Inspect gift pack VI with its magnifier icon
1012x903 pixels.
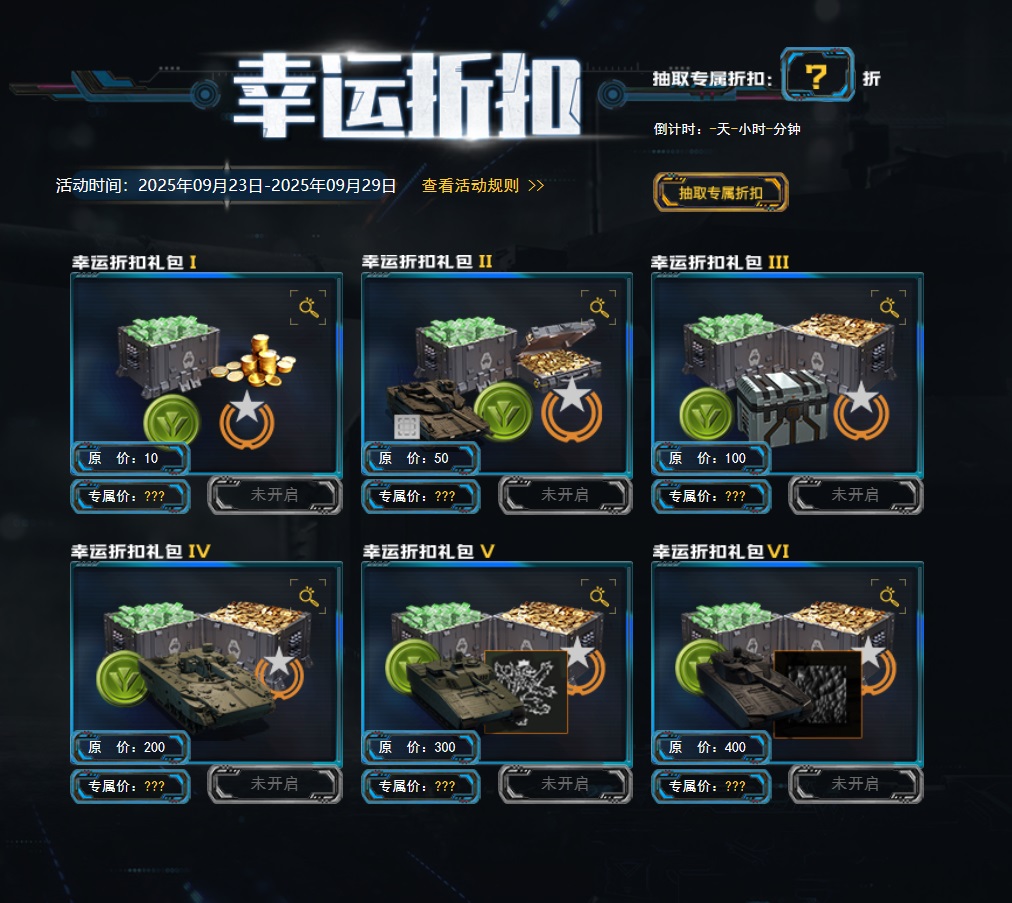[888, 597]
